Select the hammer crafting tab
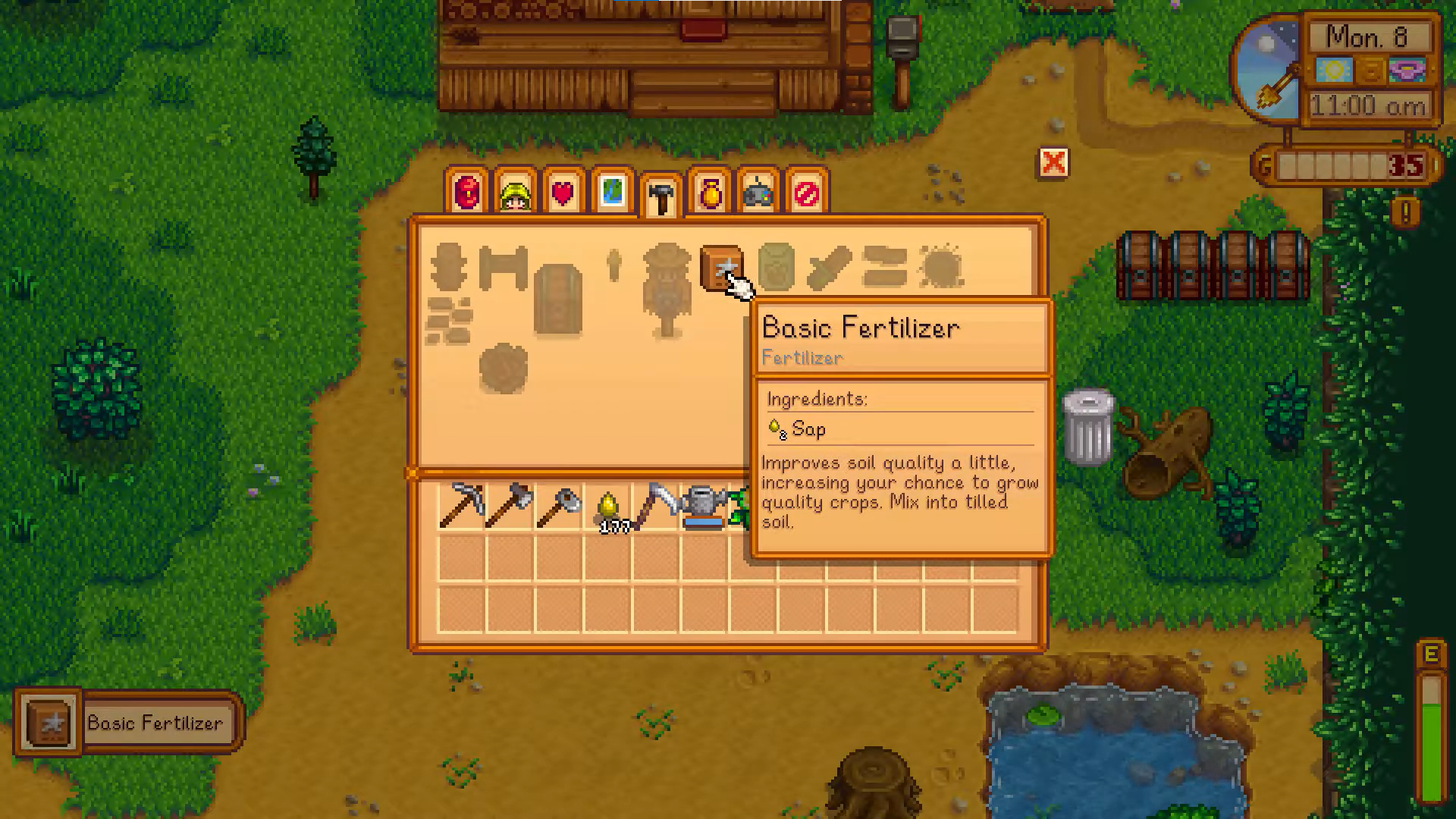Screen dimensions: 1456x819 click(661, 196)
